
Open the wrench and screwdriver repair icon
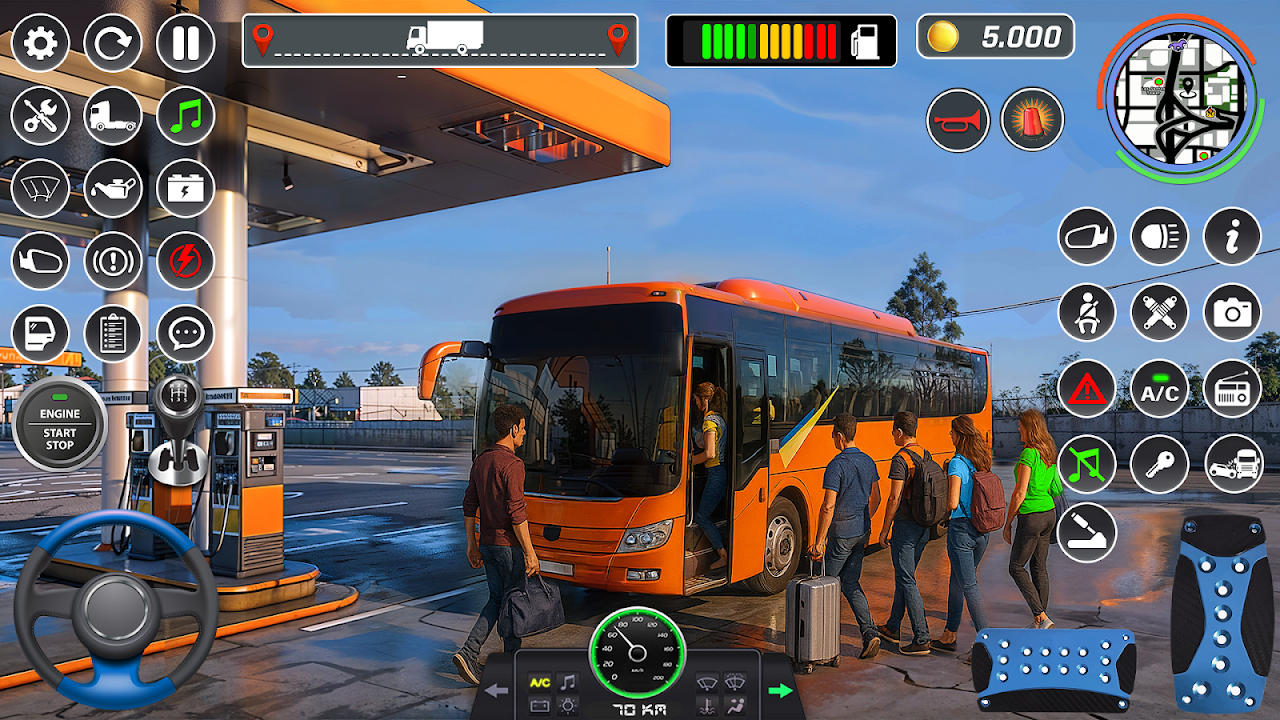pos(40,116)
